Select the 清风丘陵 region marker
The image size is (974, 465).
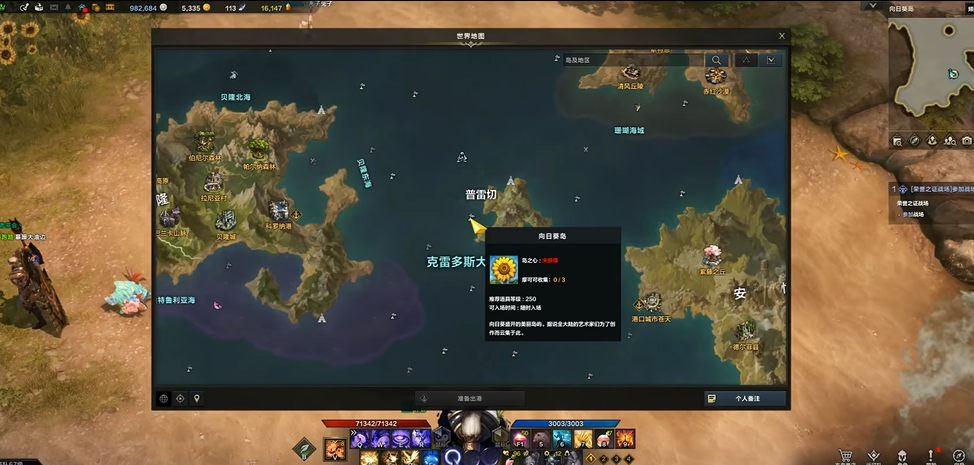pos(630,73)
